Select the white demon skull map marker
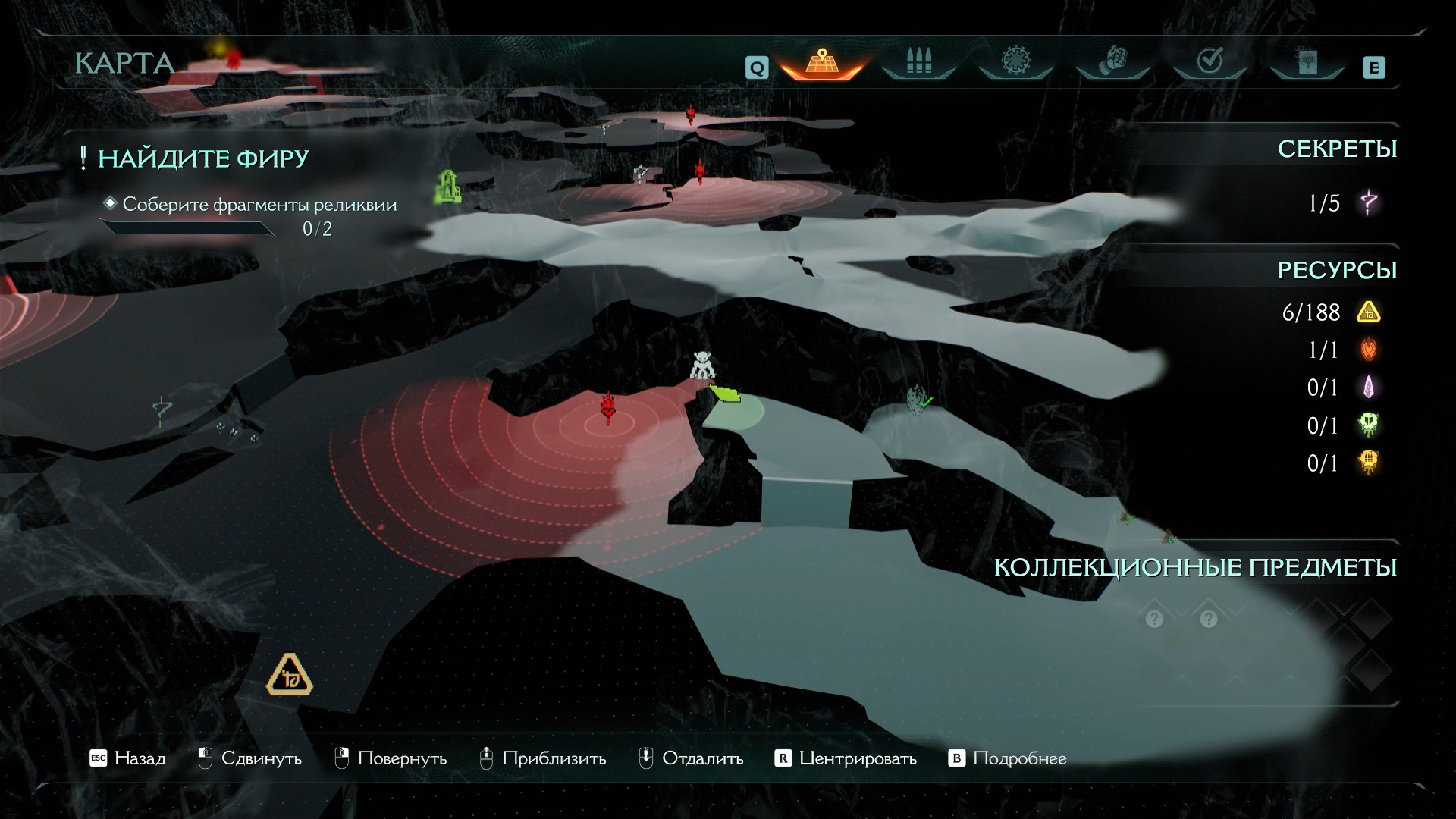This screenshot has width=1456, height=819. point(702,366)
